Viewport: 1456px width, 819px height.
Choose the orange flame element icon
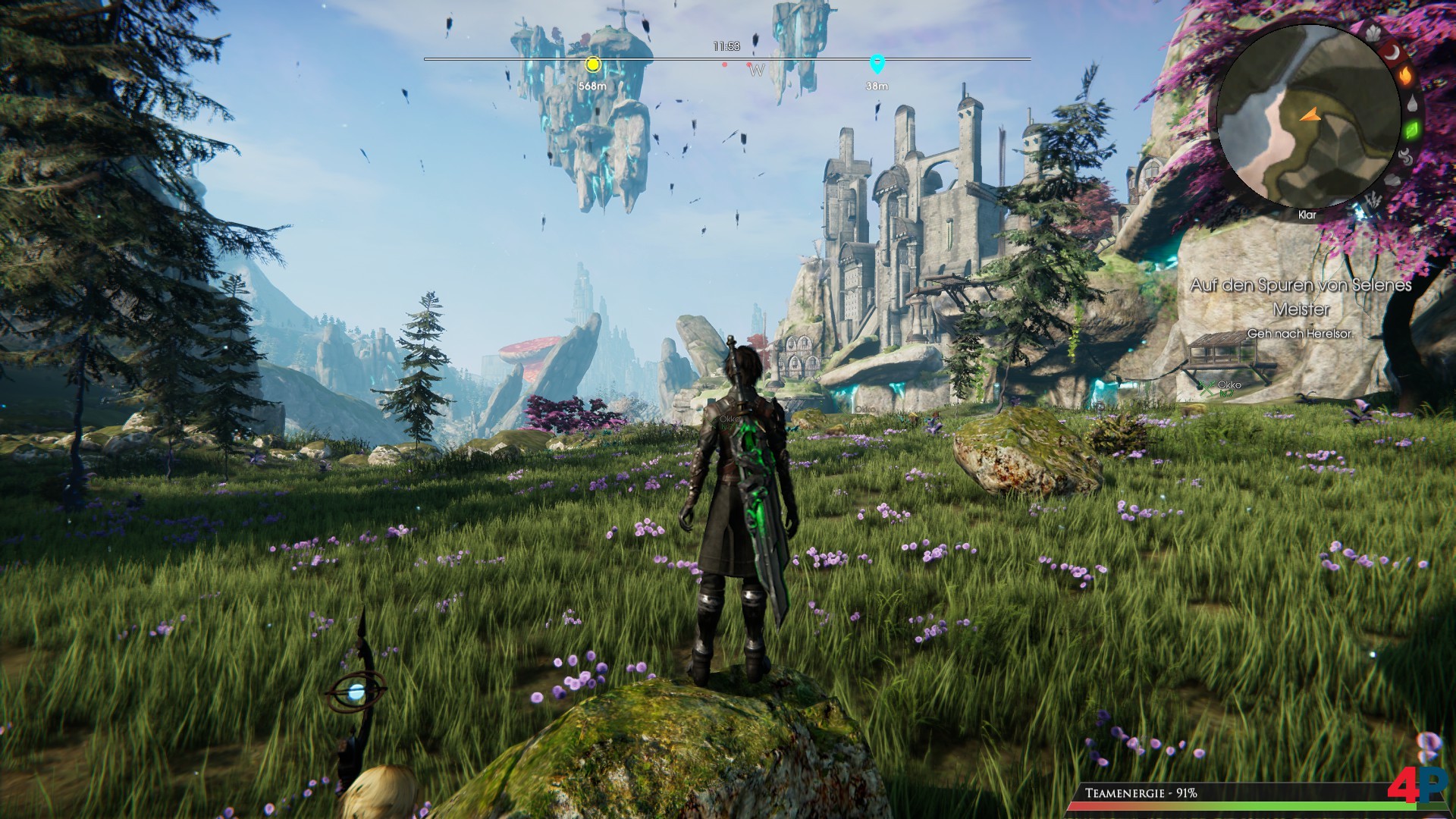(1405, 77)
